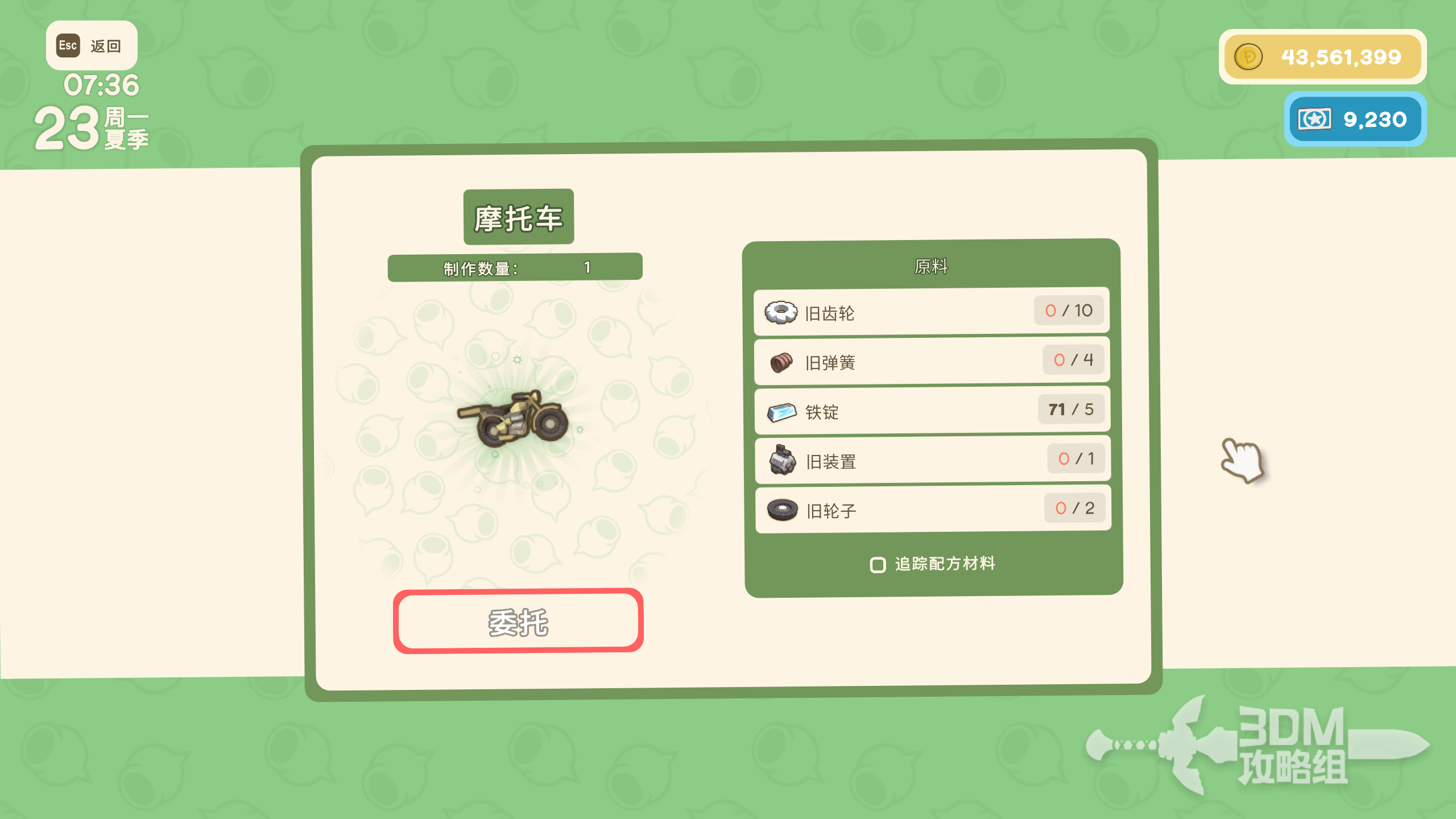Click the gold coin balance display

click(1322, 57)
